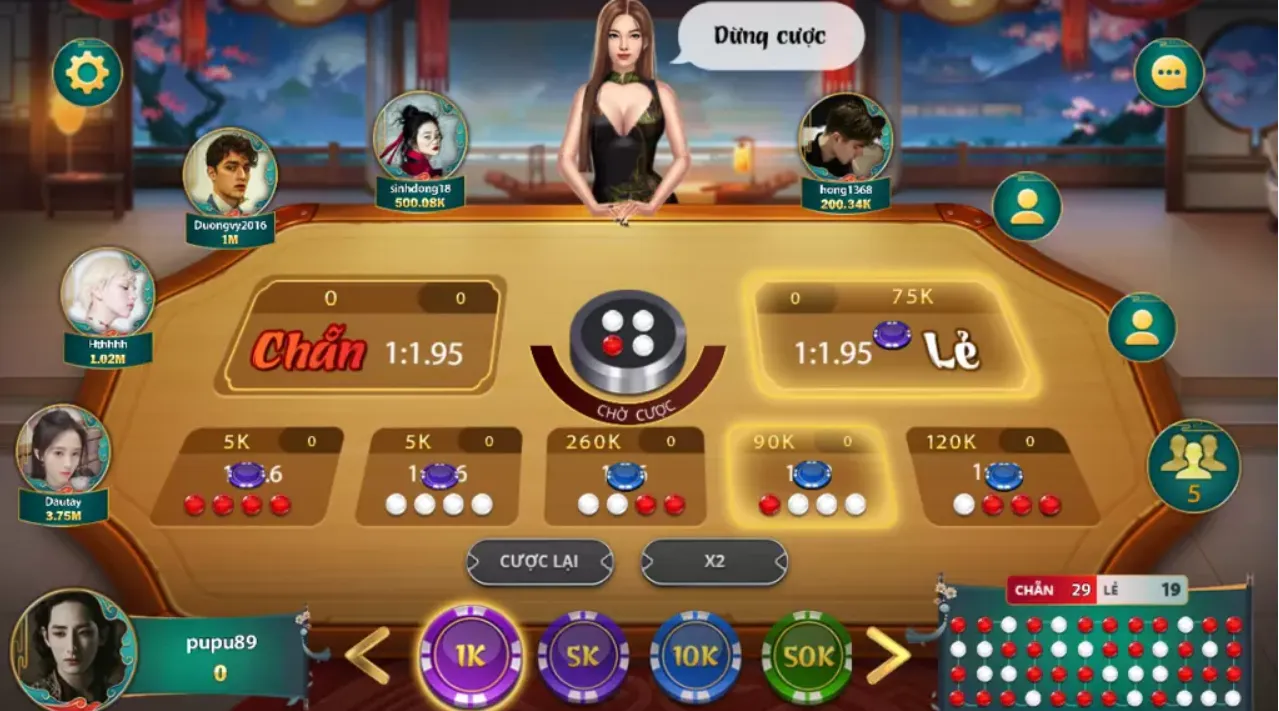The image size is (1279, 711).
Task: Choose the 5K chip
Action: [x=584, y=656]
